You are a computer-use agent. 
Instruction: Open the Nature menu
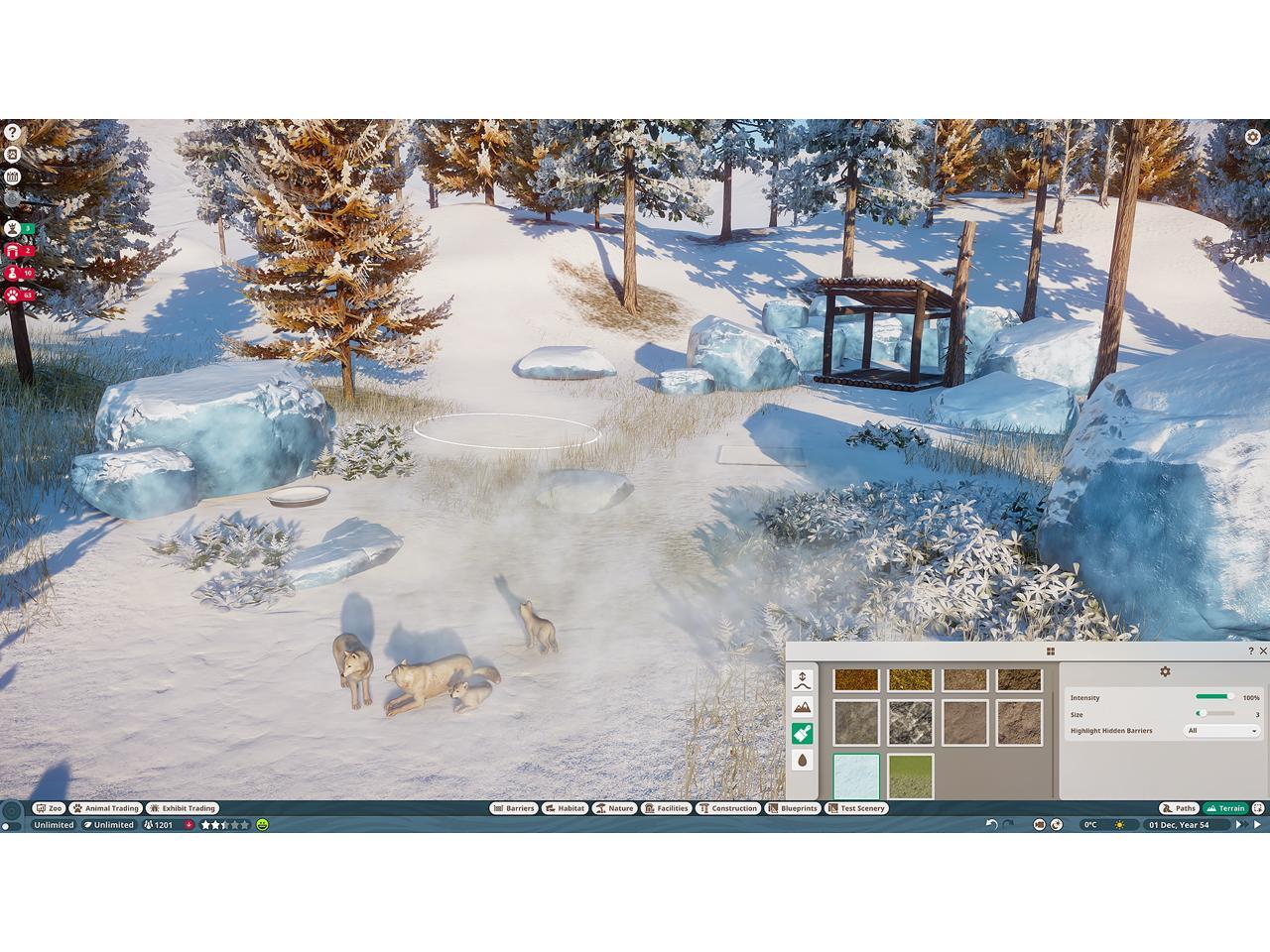(x=614, y=808)
